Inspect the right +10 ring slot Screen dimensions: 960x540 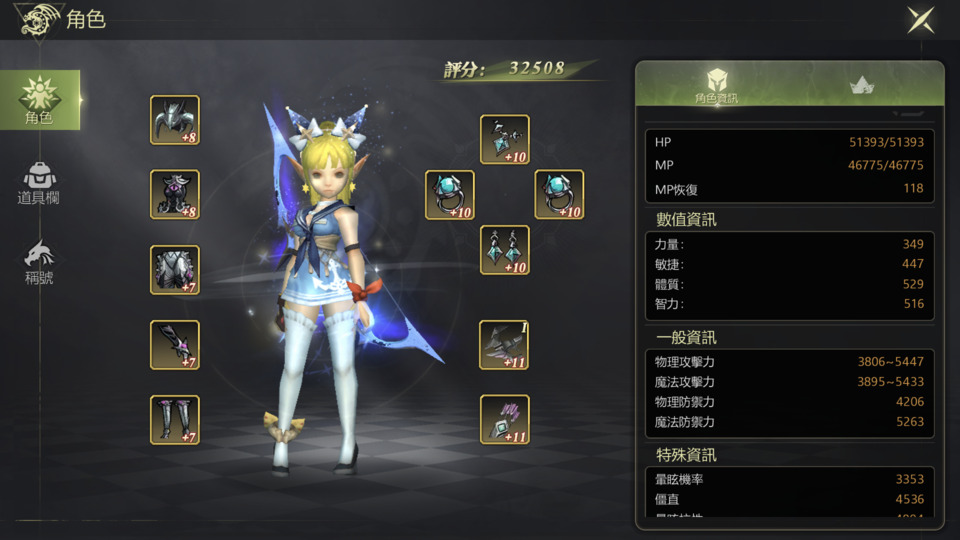click(559, 195)
